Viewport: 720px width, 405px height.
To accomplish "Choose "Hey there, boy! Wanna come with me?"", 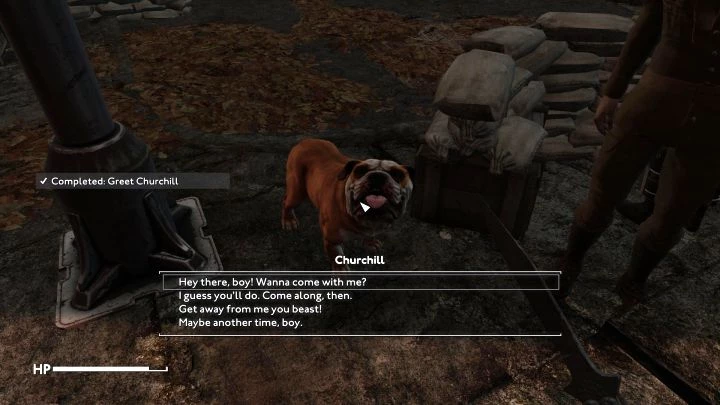I will coord(272,282).
